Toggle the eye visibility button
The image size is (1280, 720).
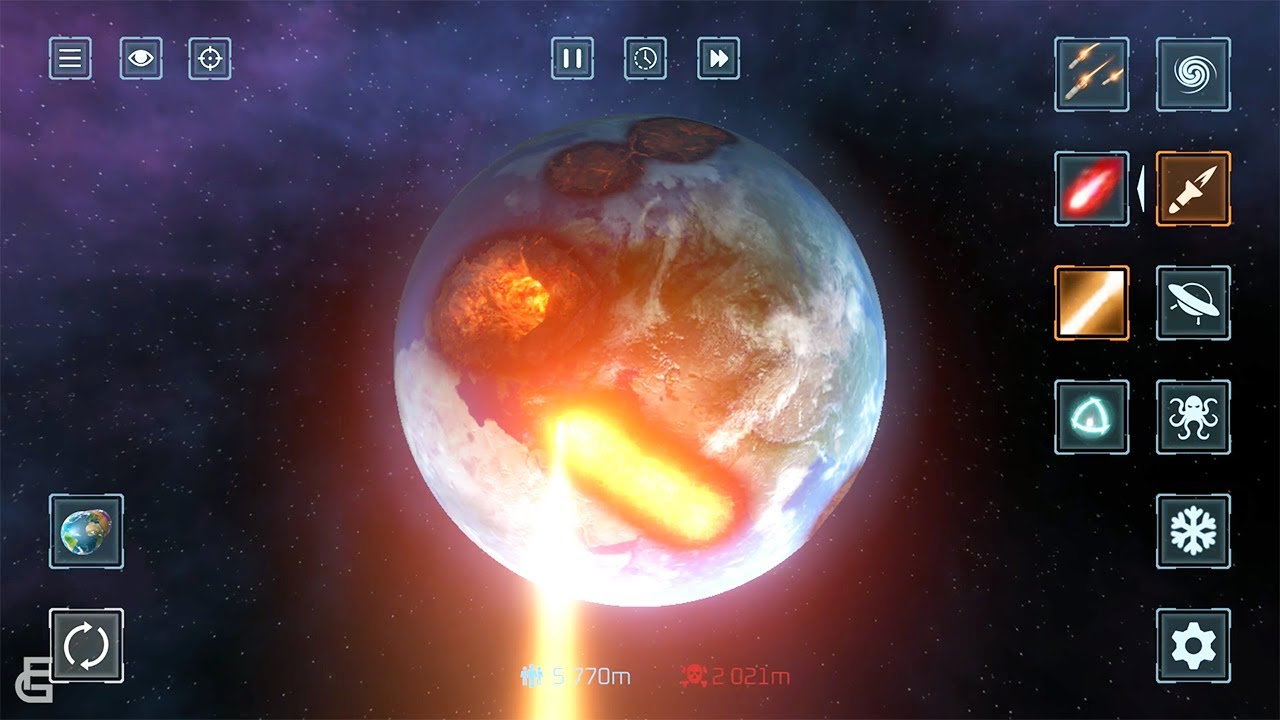[x=141, y=59]
